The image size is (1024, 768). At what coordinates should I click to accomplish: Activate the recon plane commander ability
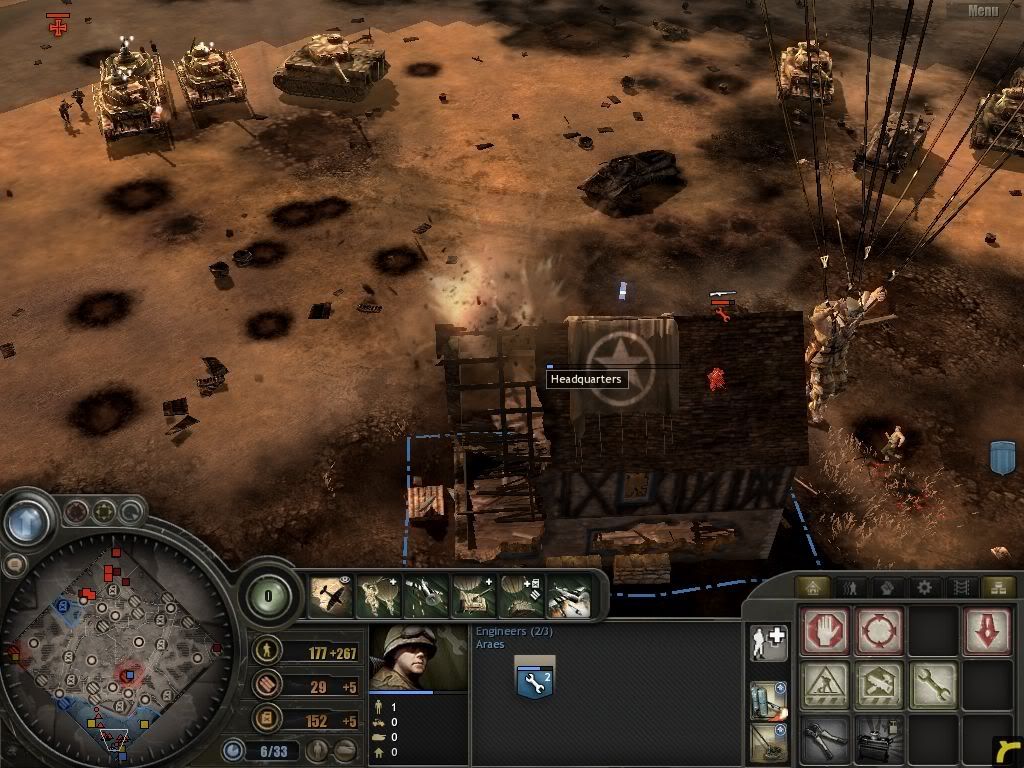click(x=332, y=596)
